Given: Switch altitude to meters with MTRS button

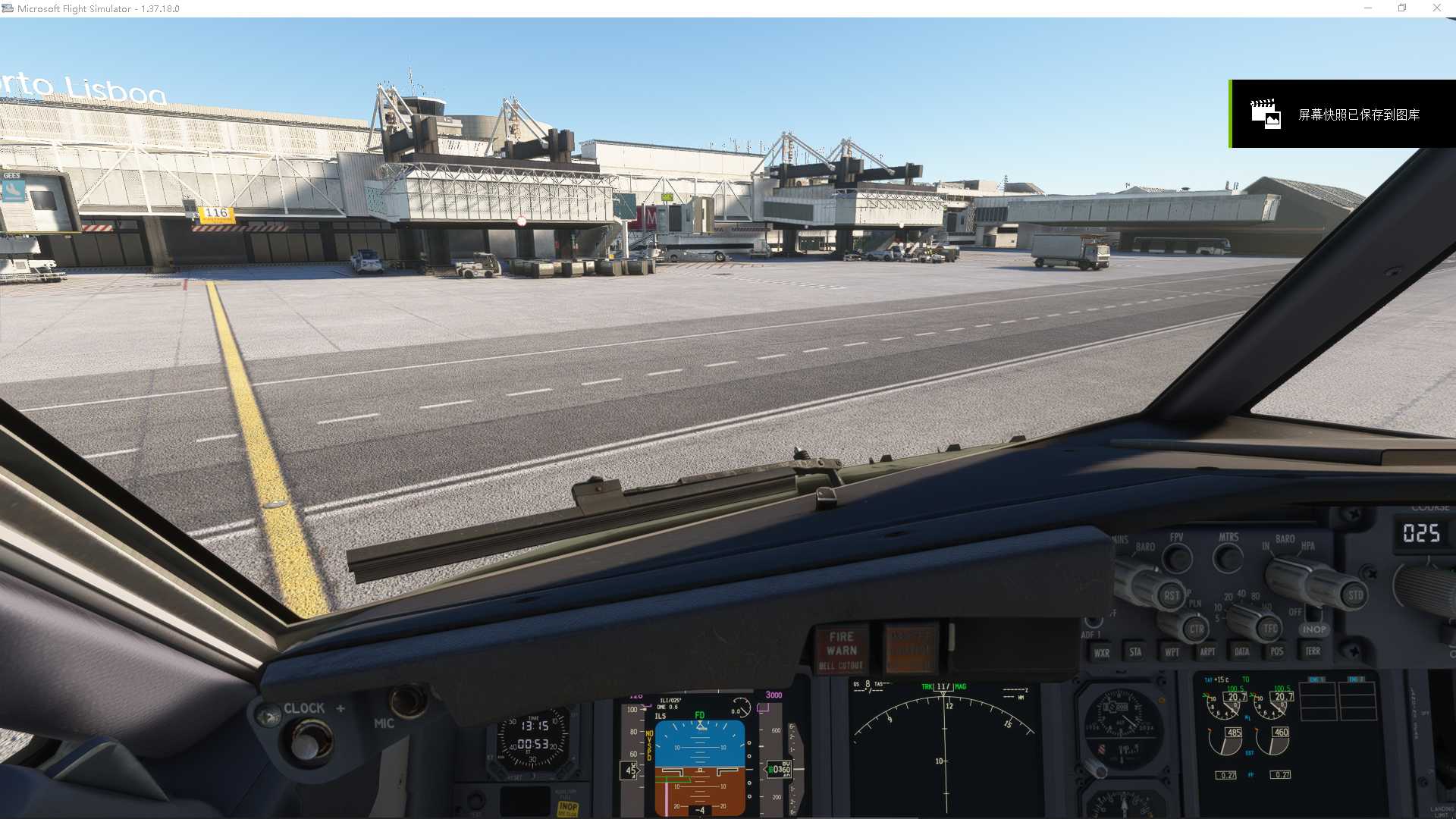Looking at the screenshot, I should pos(1228,559).
